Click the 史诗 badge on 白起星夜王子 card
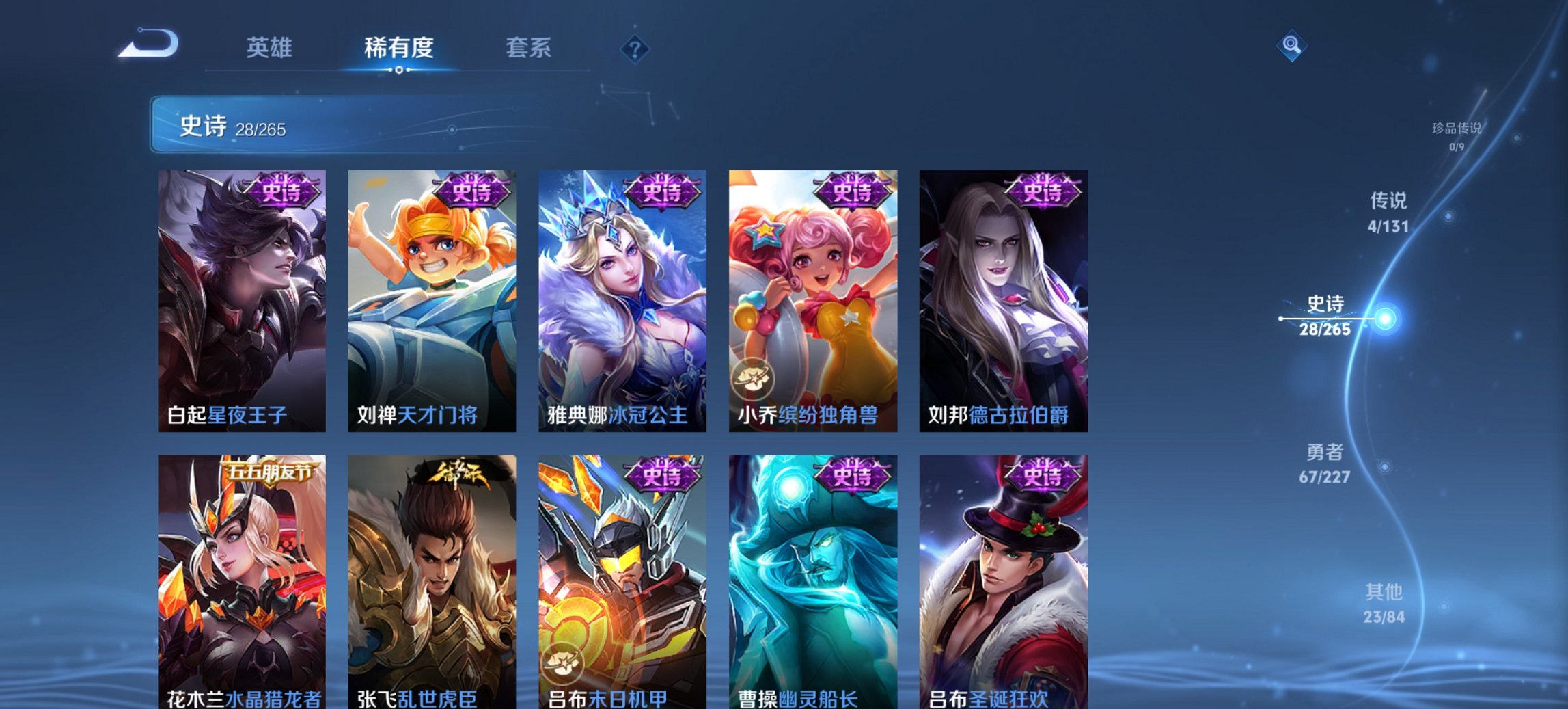Image resolution: width=1568 pixels, height=709 pixels. pos(284,193)
